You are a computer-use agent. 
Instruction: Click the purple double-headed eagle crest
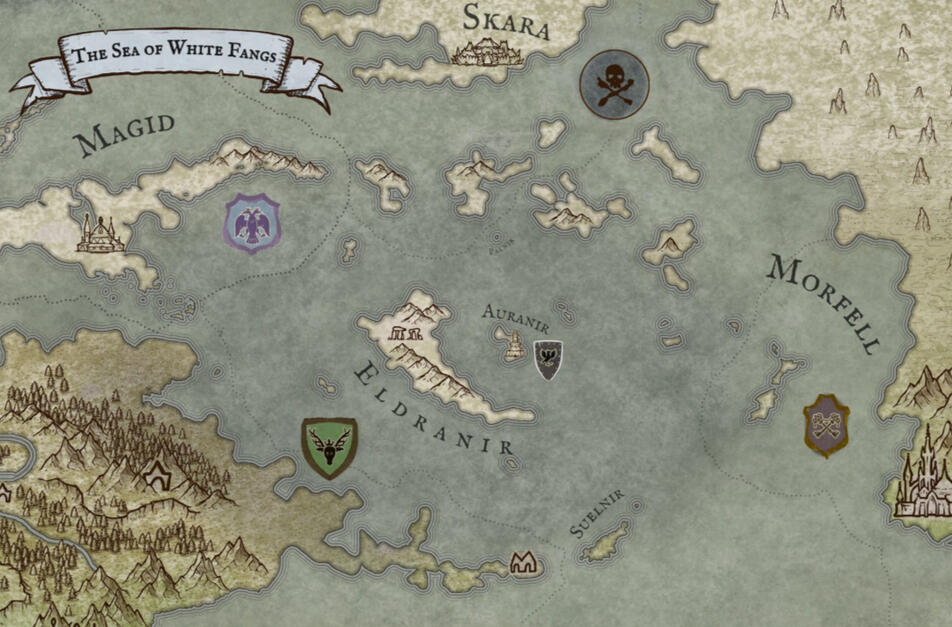(252, 223)
